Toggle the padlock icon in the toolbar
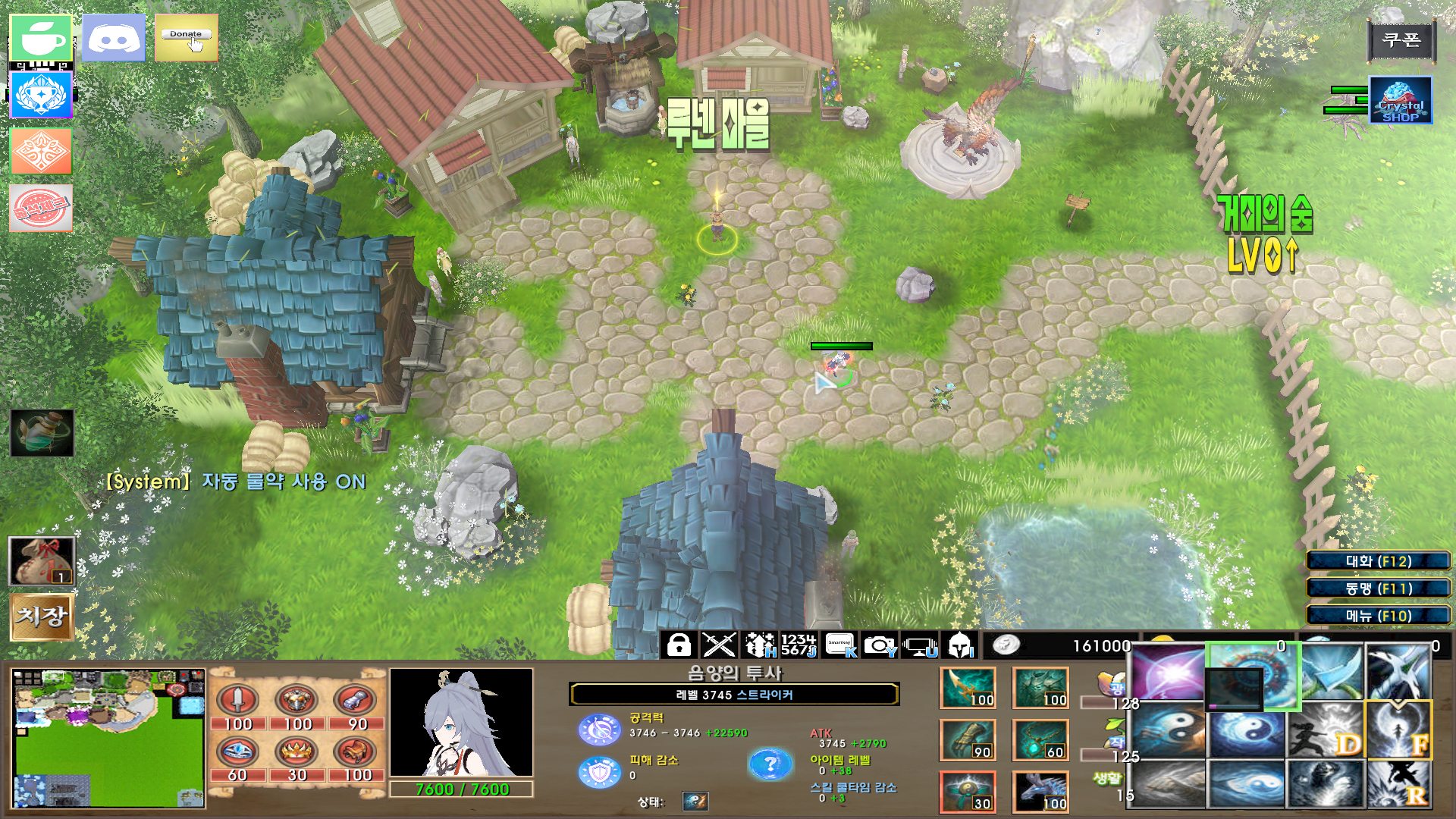Image resolution: width=1456 pixels, height=819 pixels. (x=679, y=645)
